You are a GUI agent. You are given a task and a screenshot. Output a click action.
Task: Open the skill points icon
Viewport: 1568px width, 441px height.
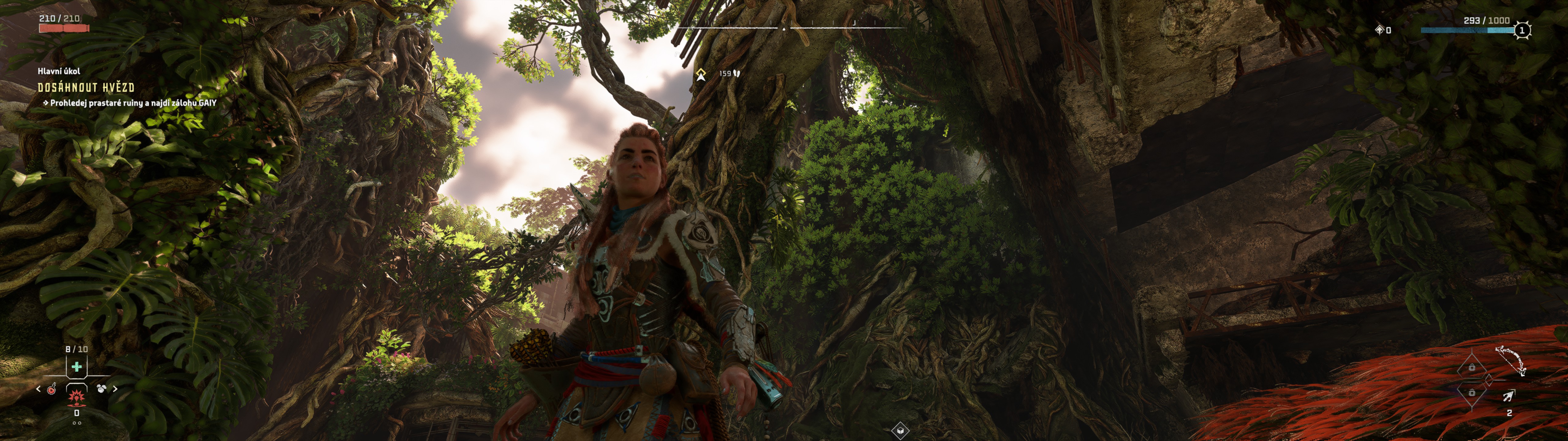[x=1379, y=30]
